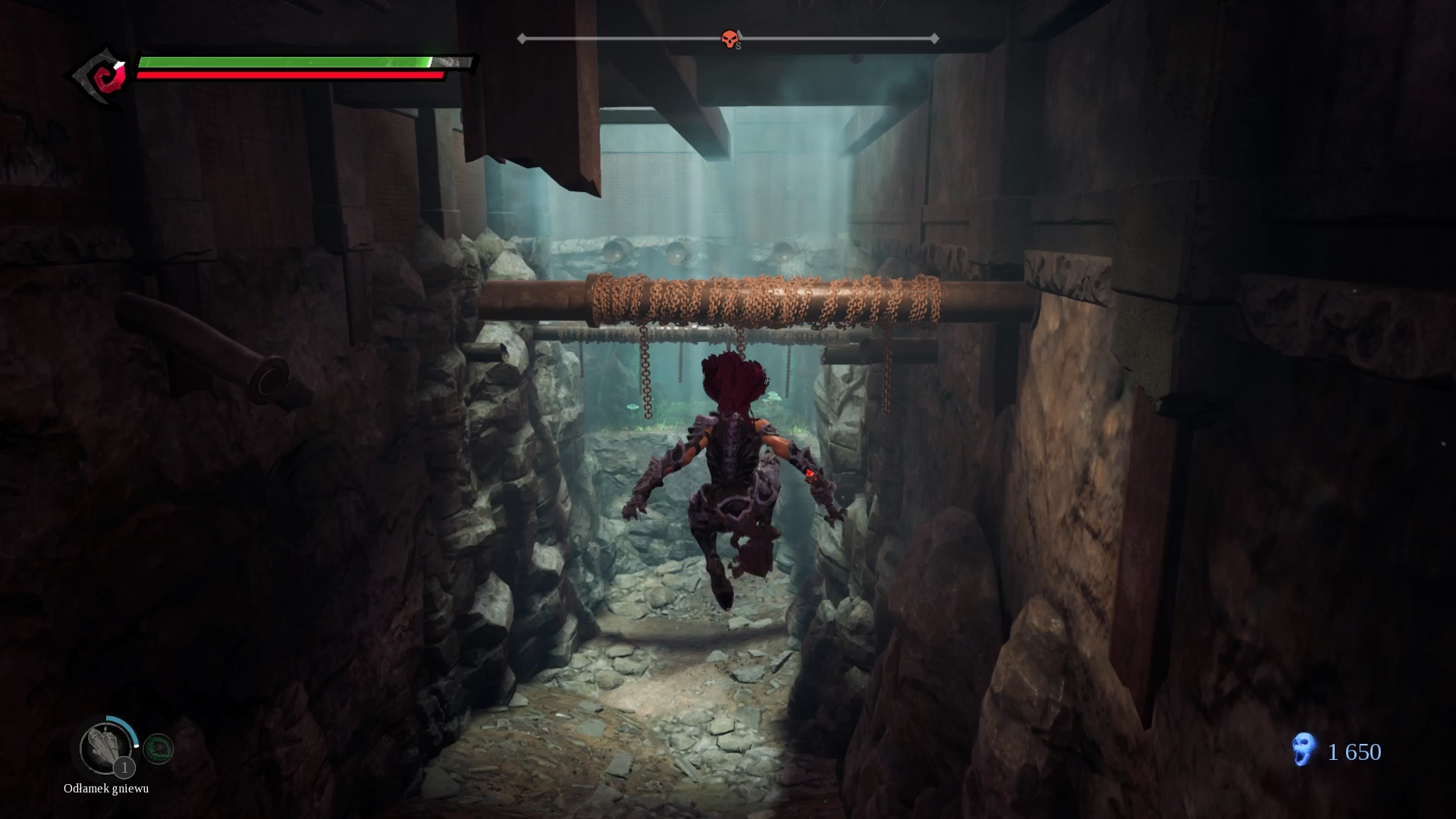Click the blue soul currency icon
This screenshot has height=819, width=1456.
coord(1303,750)
